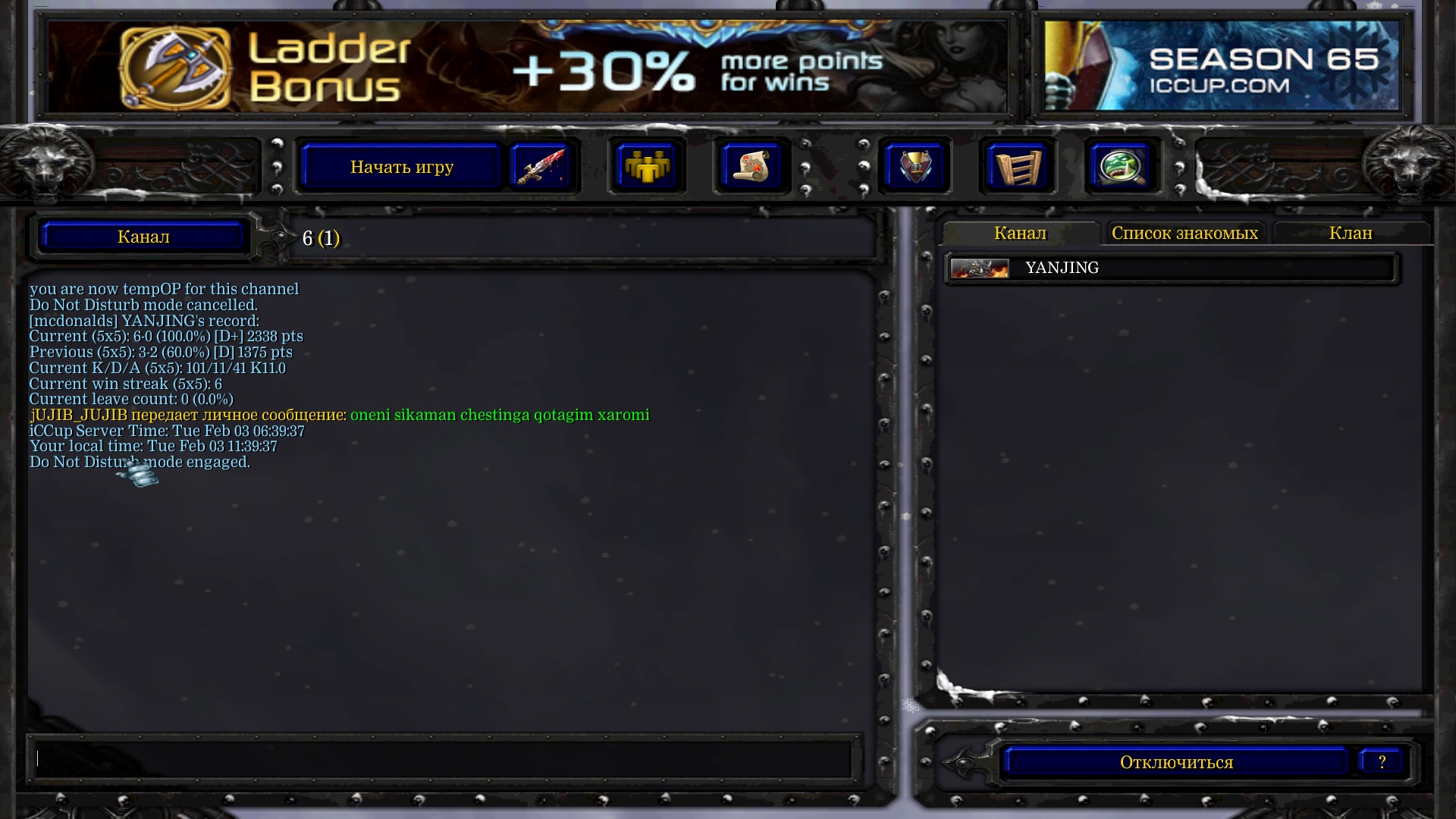This screenshot has width=1456, height=819.
Task: Switch to the Список знакомых tab
Action: click(x=1185, y=234)
